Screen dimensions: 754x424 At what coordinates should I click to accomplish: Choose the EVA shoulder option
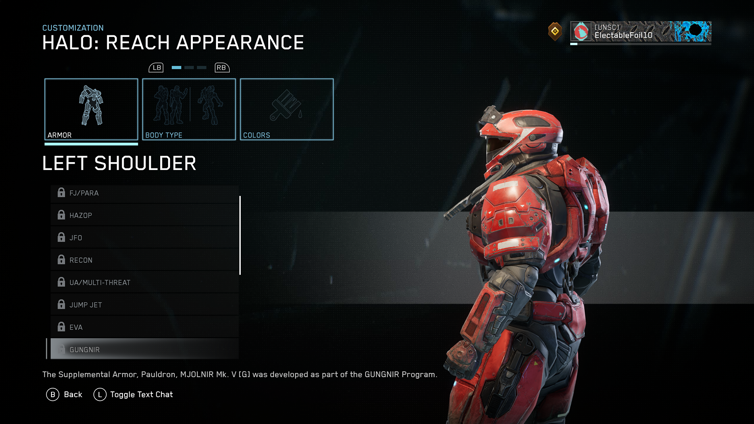(145, 327)
